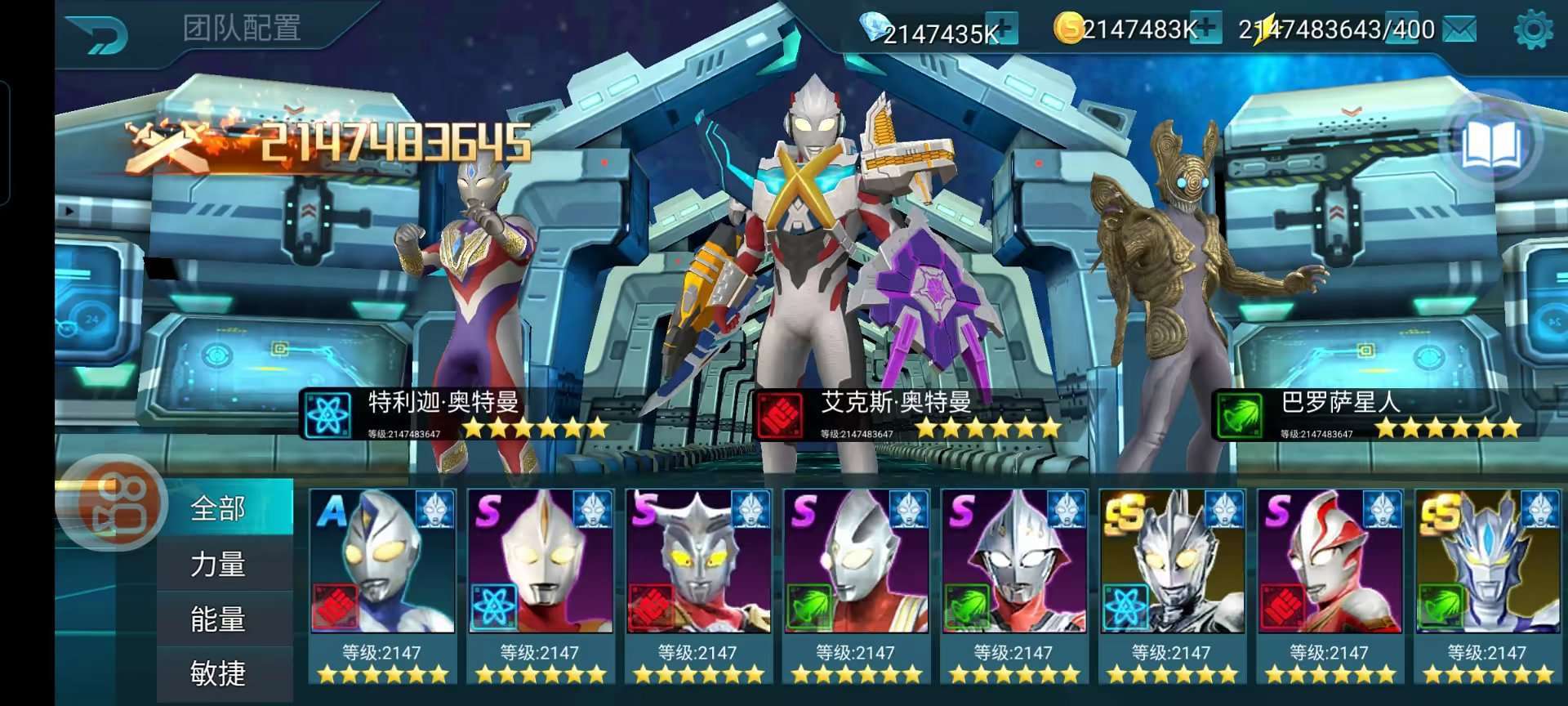Select the 全部 (All) filter tab
Image resolution: width=1568 pixels, height=706 pixels.
(218, 508)
